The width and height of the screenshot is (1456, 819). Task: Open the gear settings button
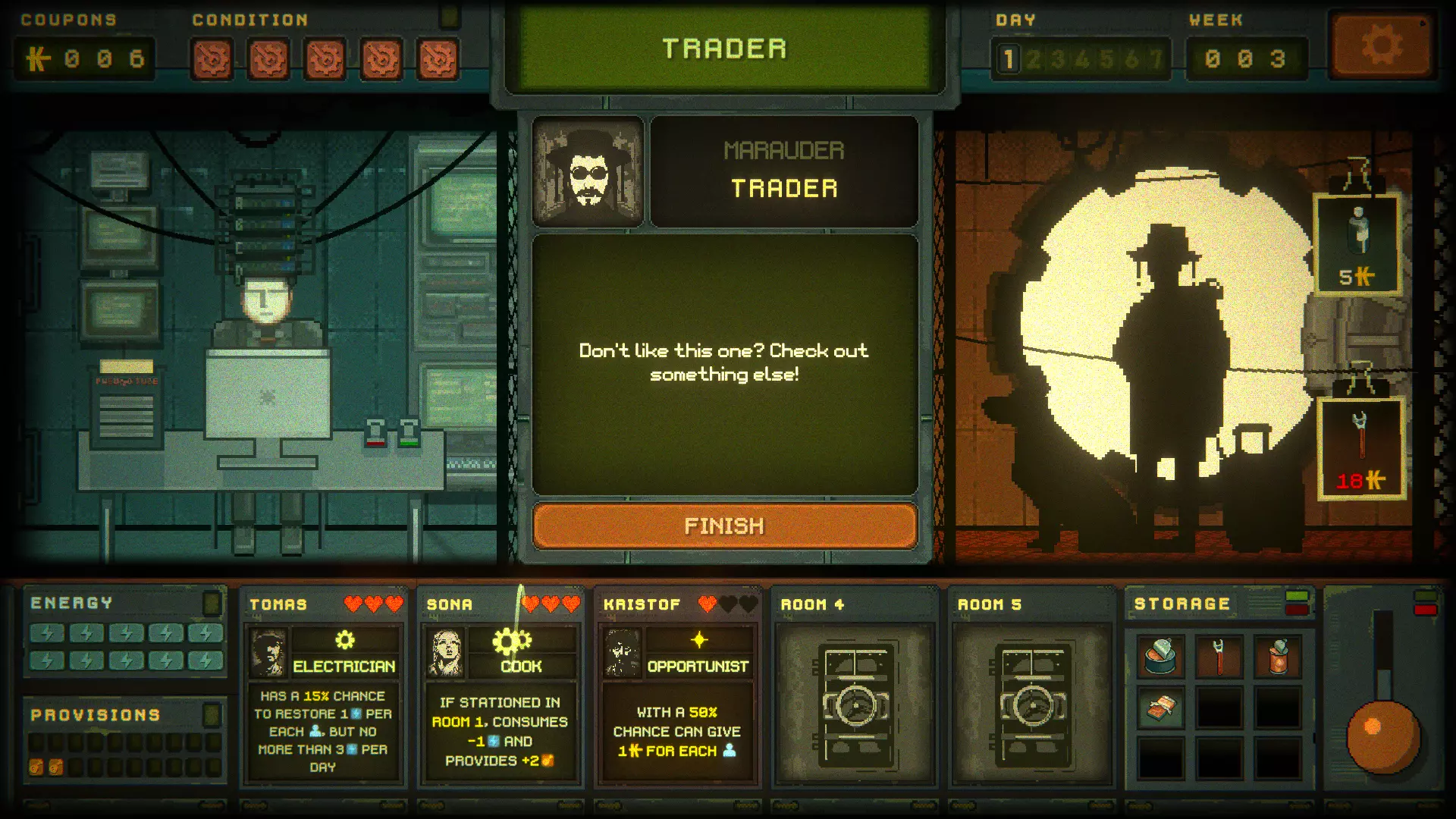click(x=1381, y=46)
